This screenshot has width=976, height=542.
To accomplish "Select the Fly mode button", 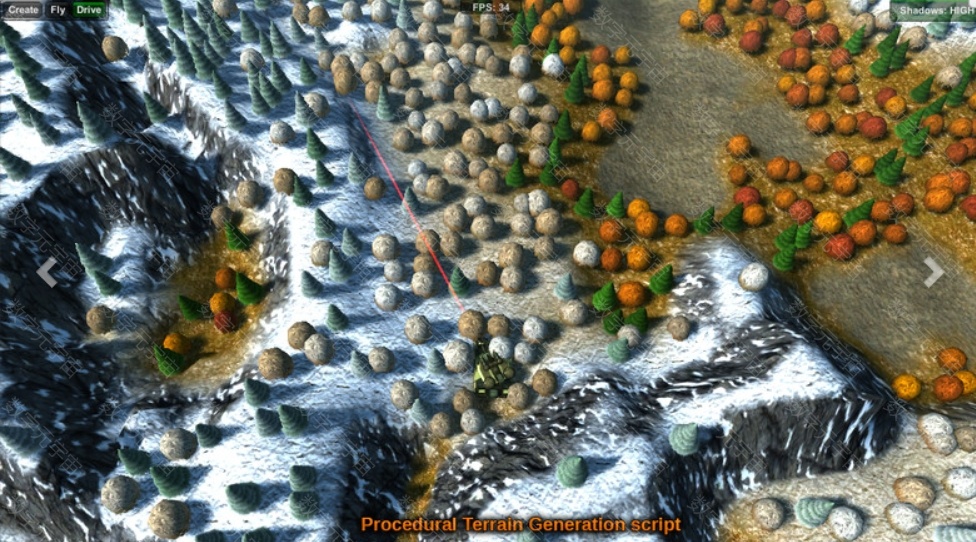I will coord(59,10).
